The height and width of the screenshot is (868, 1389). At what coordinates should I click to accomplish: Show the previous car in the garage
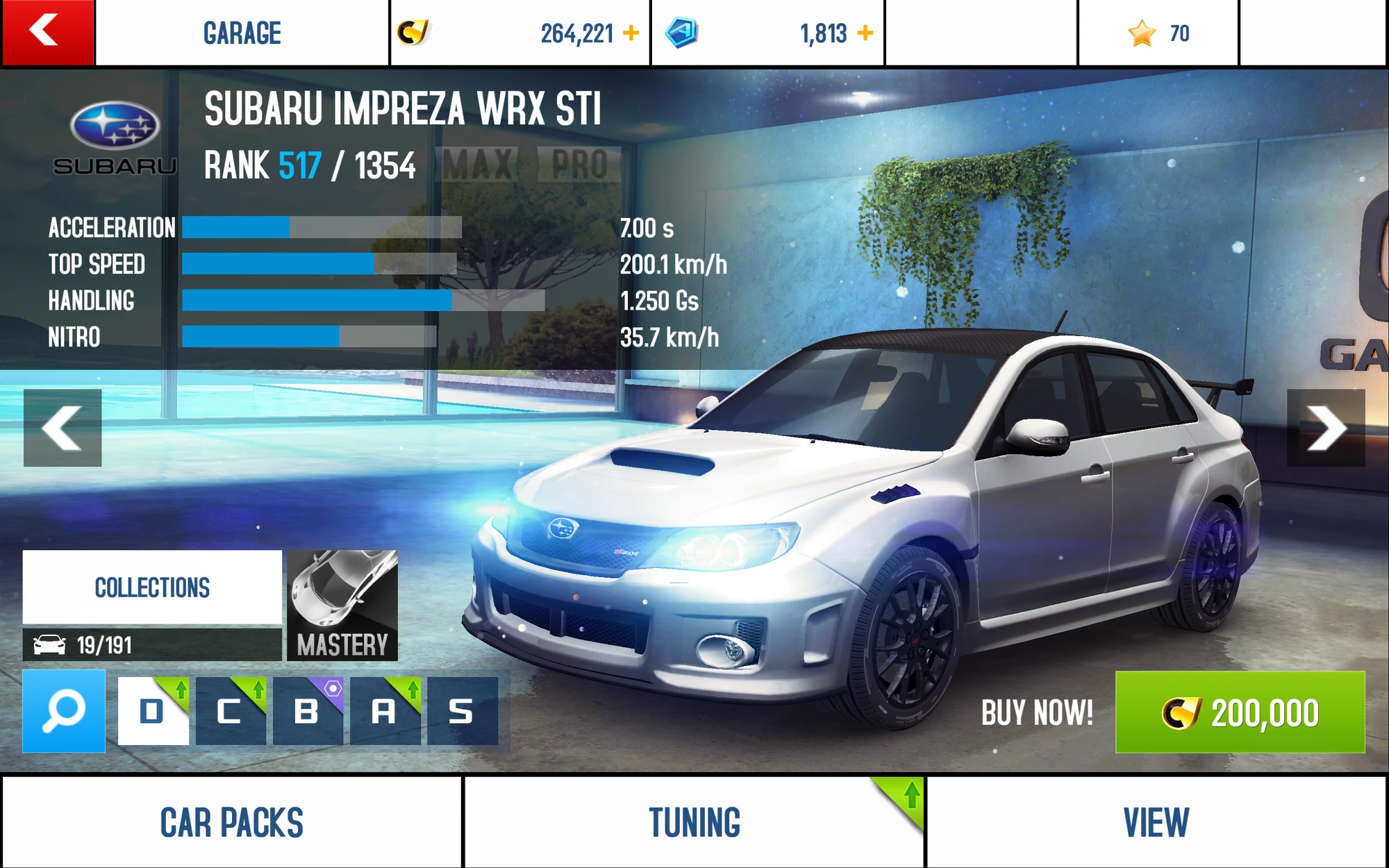[63, 428]
